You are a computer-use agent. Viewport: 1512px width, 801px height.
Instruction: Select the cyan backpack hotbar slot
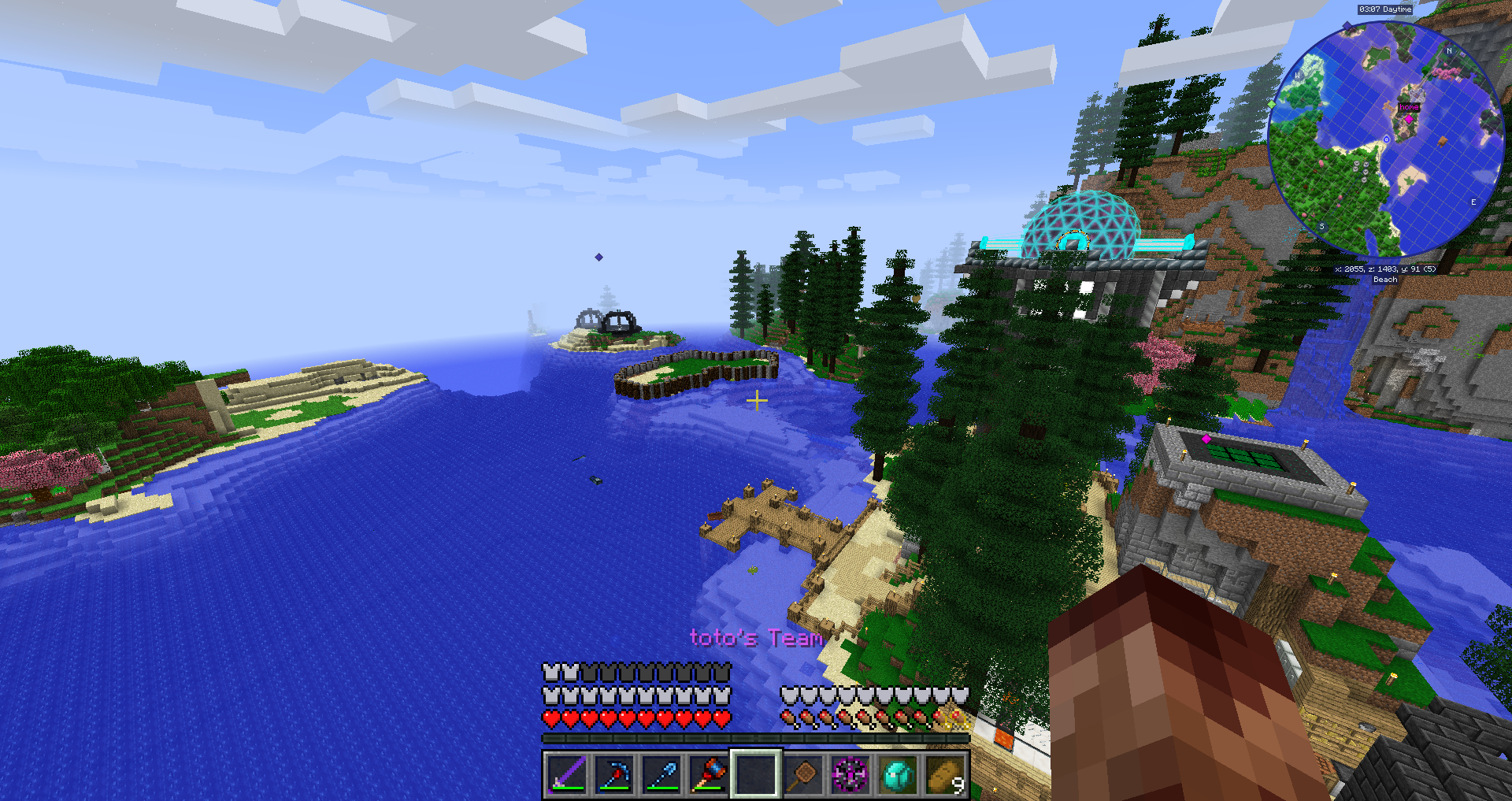point(898,774)
